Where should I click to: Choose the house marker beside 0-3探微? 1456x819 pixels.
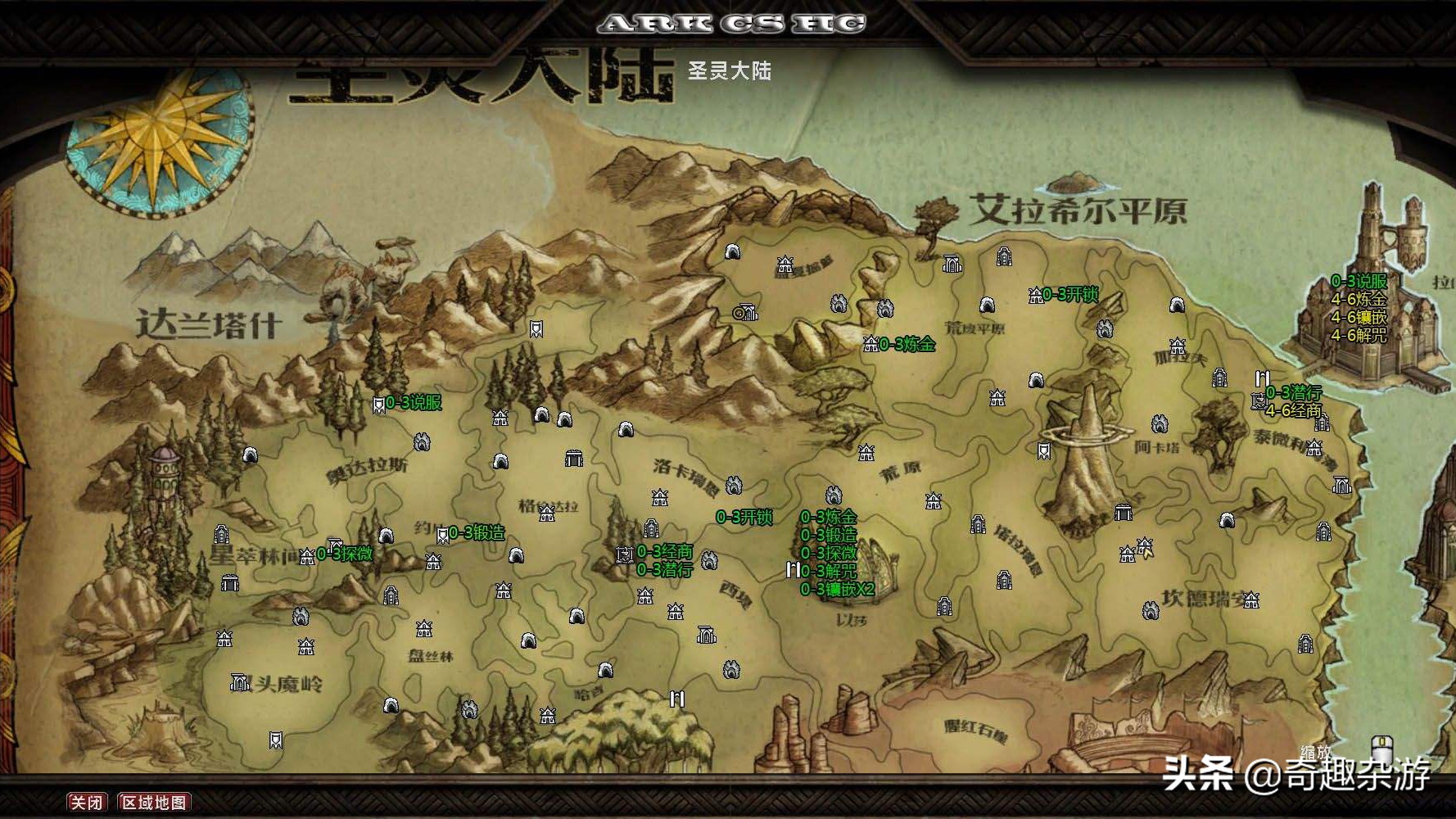click(x=307, y=557)
